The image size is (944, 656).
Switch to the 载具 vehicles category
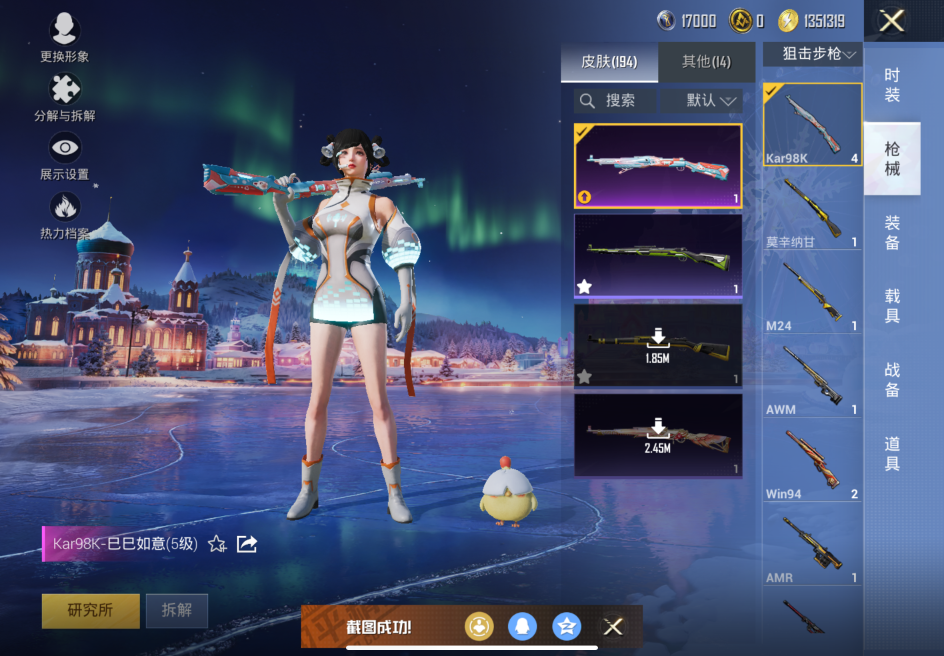click(892, 306)
